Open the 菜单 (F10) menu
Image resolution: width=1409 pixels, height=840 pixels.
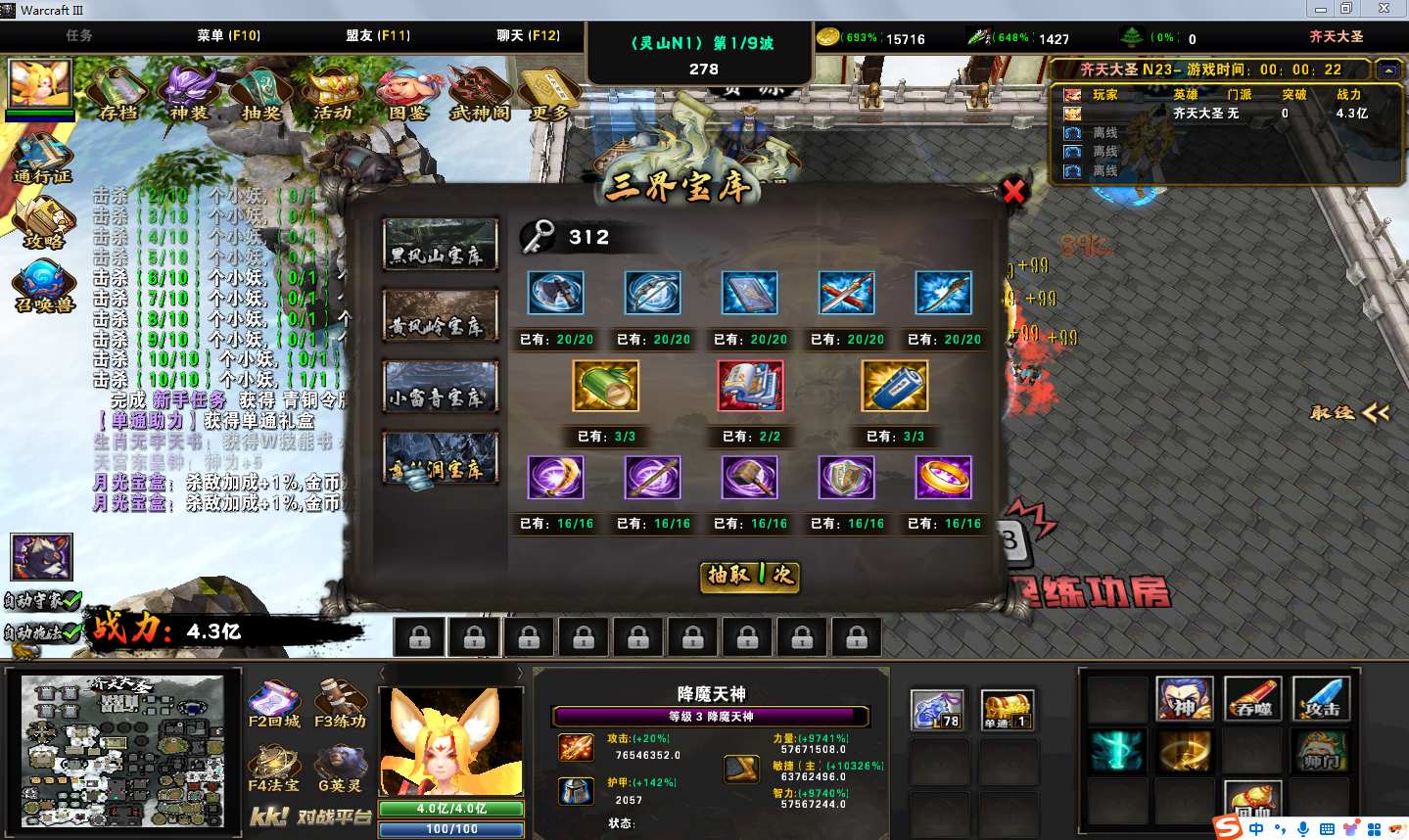228,35
